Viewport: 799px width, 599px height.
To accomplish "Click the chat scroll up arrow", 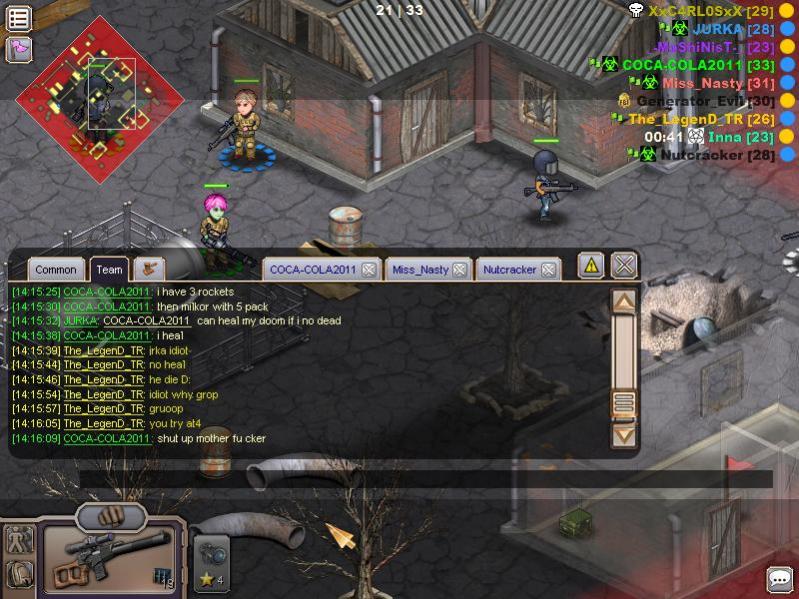I will [x=624, y=301].
